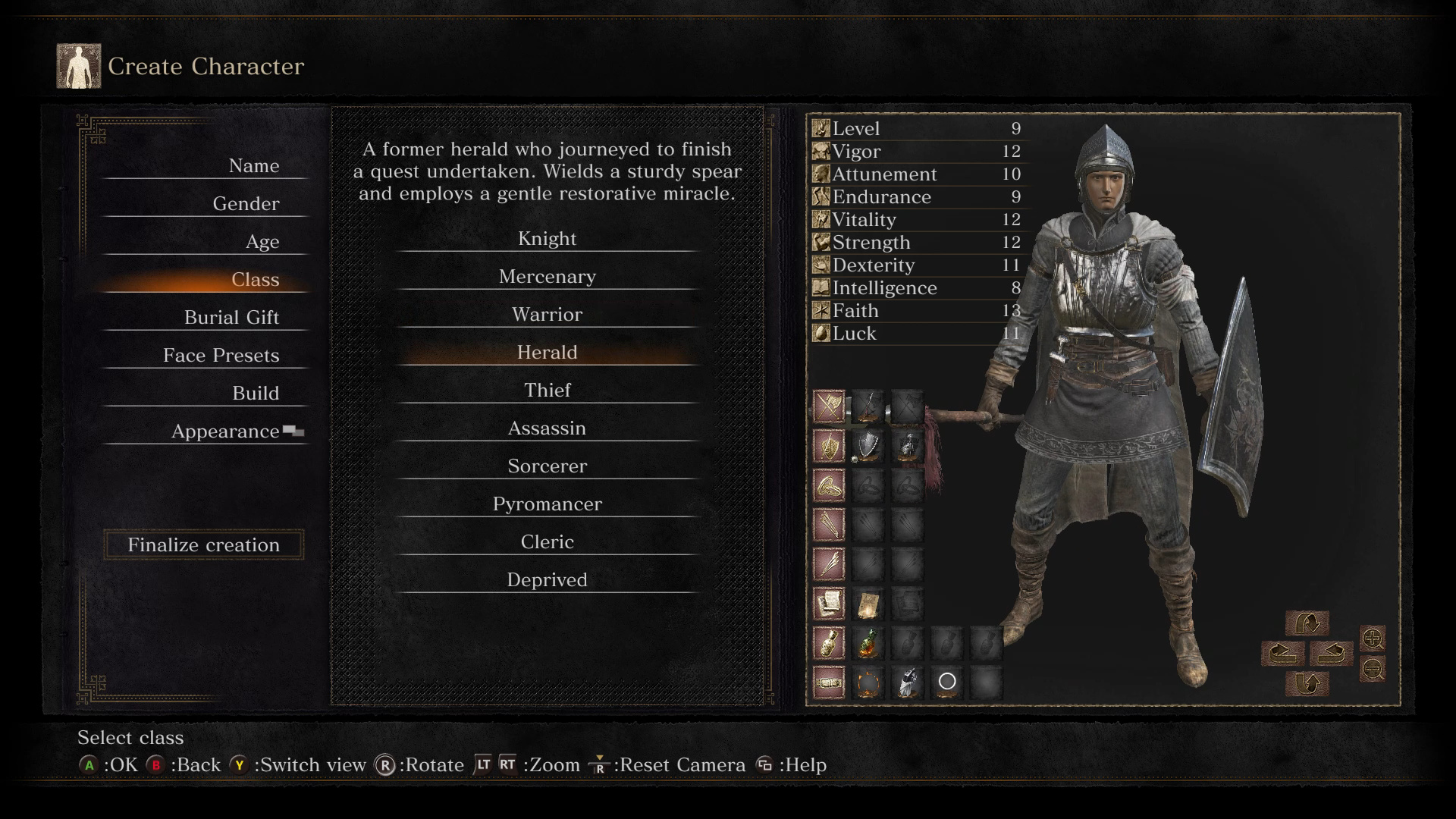This screenshot has height=819, width=1456.
Task: Click the Finalize creation button
Action: pos(203,545)
